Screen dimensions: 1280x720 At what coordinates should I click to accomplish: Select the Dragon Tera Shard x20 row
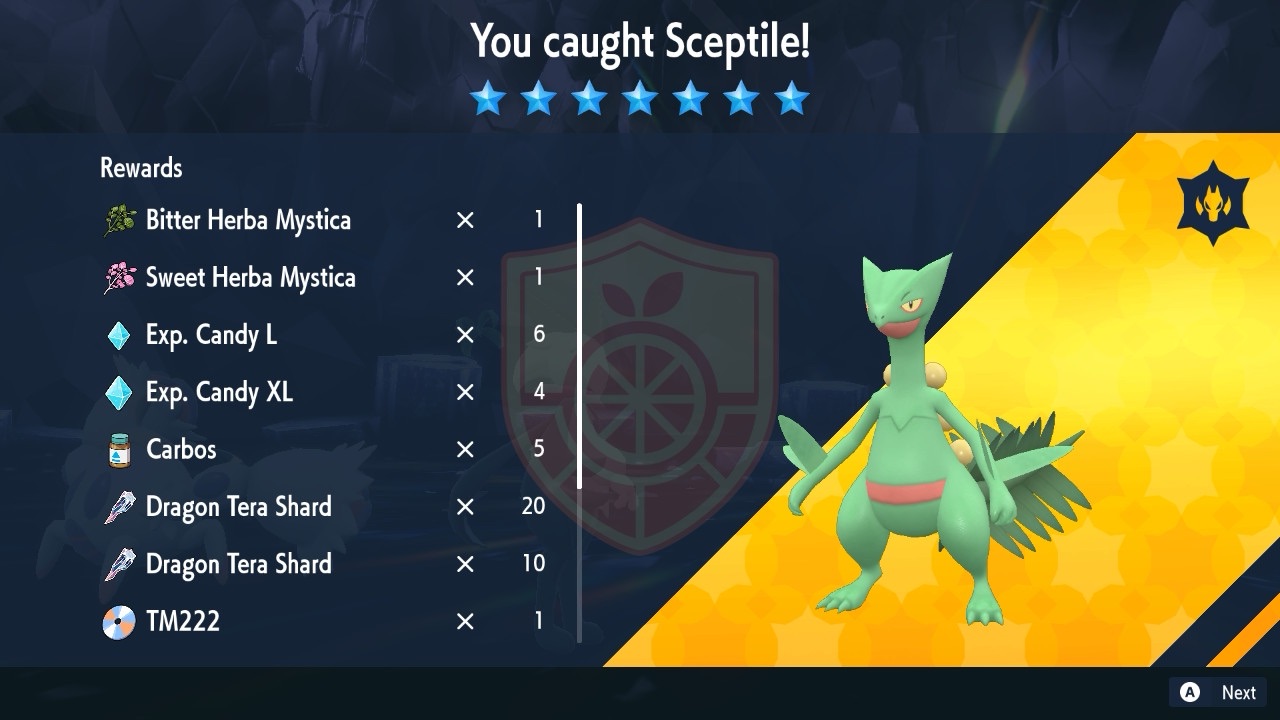tap(238, 507)
